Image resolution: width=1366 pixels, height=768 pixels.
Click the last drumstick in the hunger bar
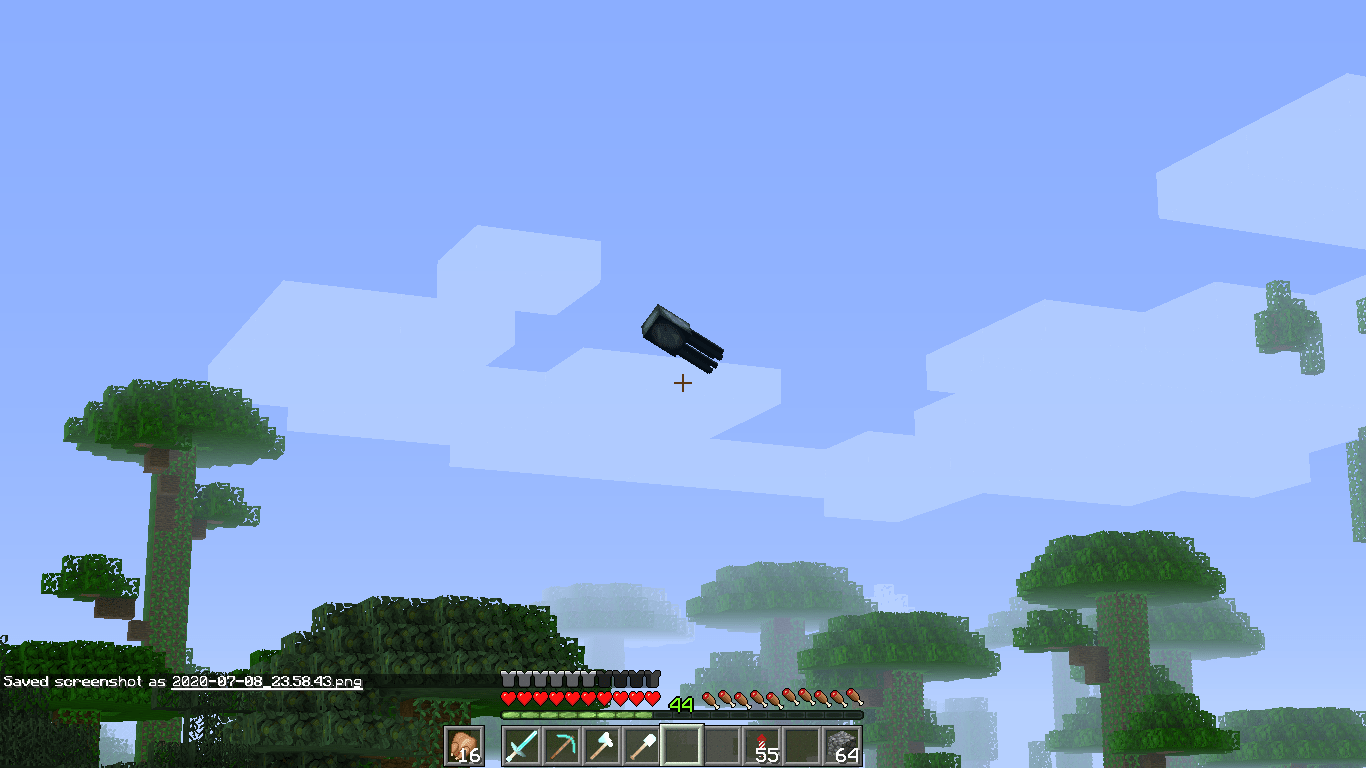coord(855,700)
